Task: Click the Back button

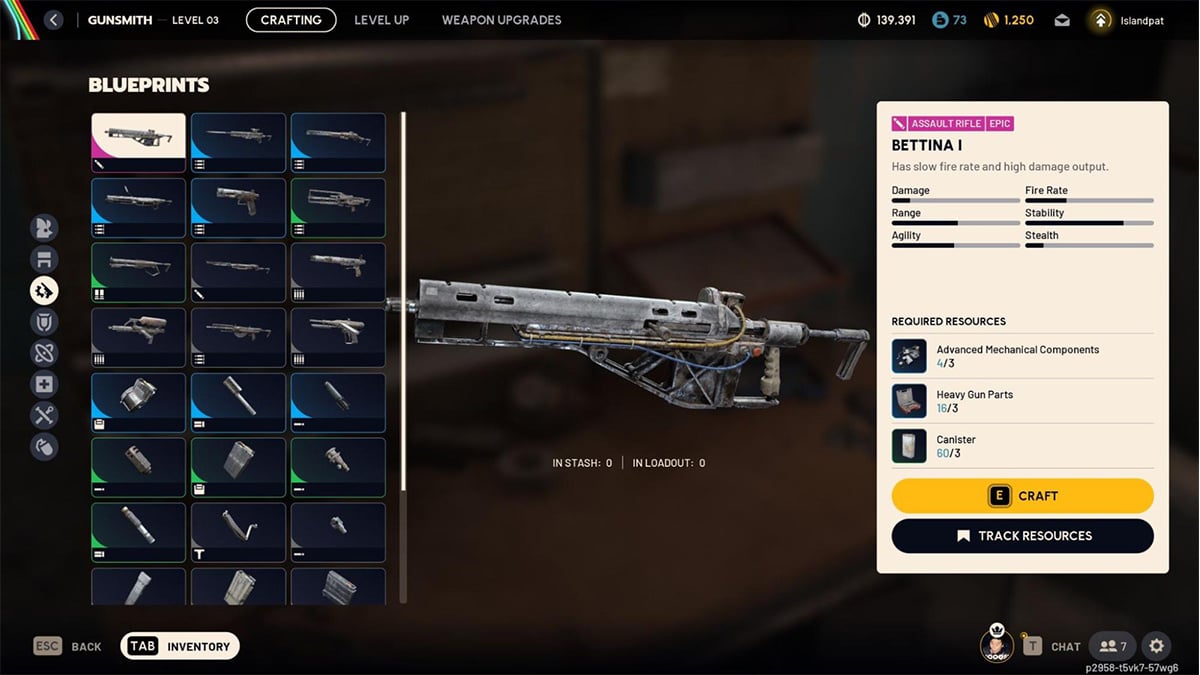Action: (x=68, y=646)
